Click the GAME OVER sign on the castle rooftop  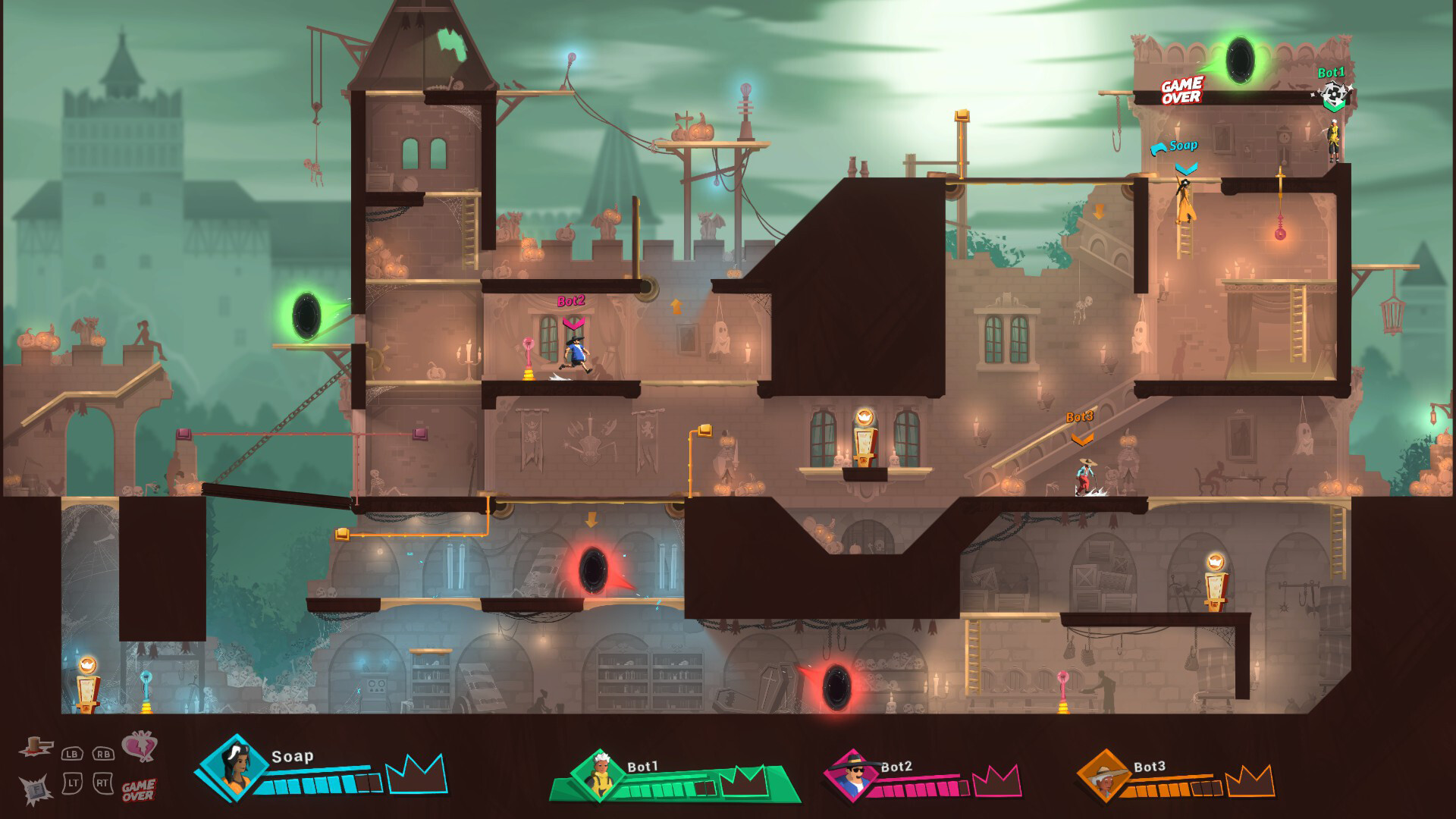coord(1181,88)
